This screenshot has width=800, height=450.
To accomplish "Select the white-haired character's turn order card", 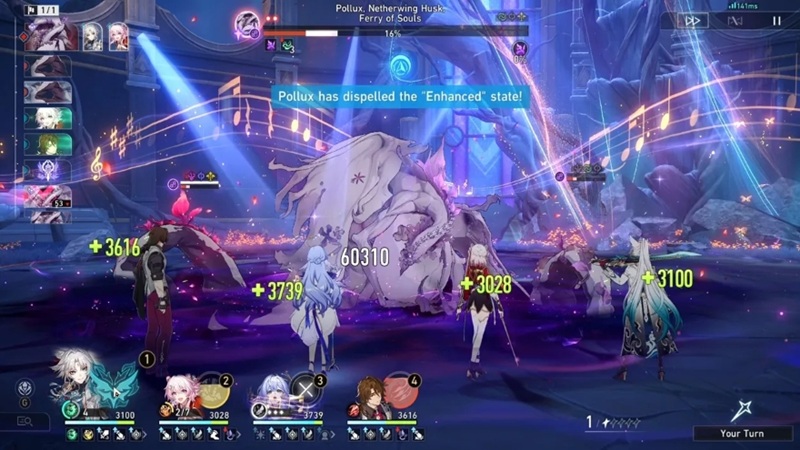I will tap(47, 118).
